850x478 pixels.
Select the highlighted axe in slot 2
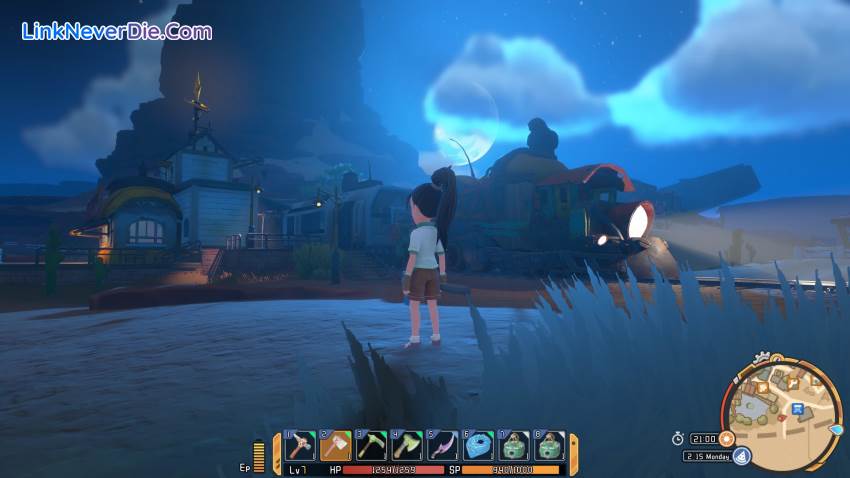coord(336,445)
